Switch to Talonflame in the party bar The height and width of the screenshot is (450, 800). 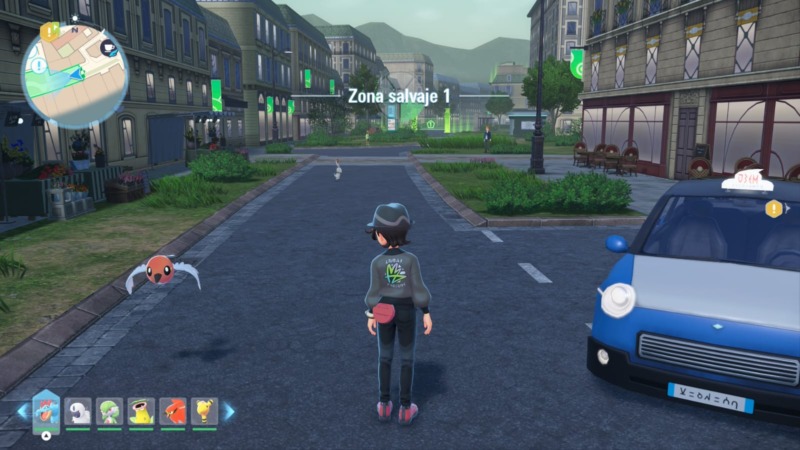coord(173,410)
